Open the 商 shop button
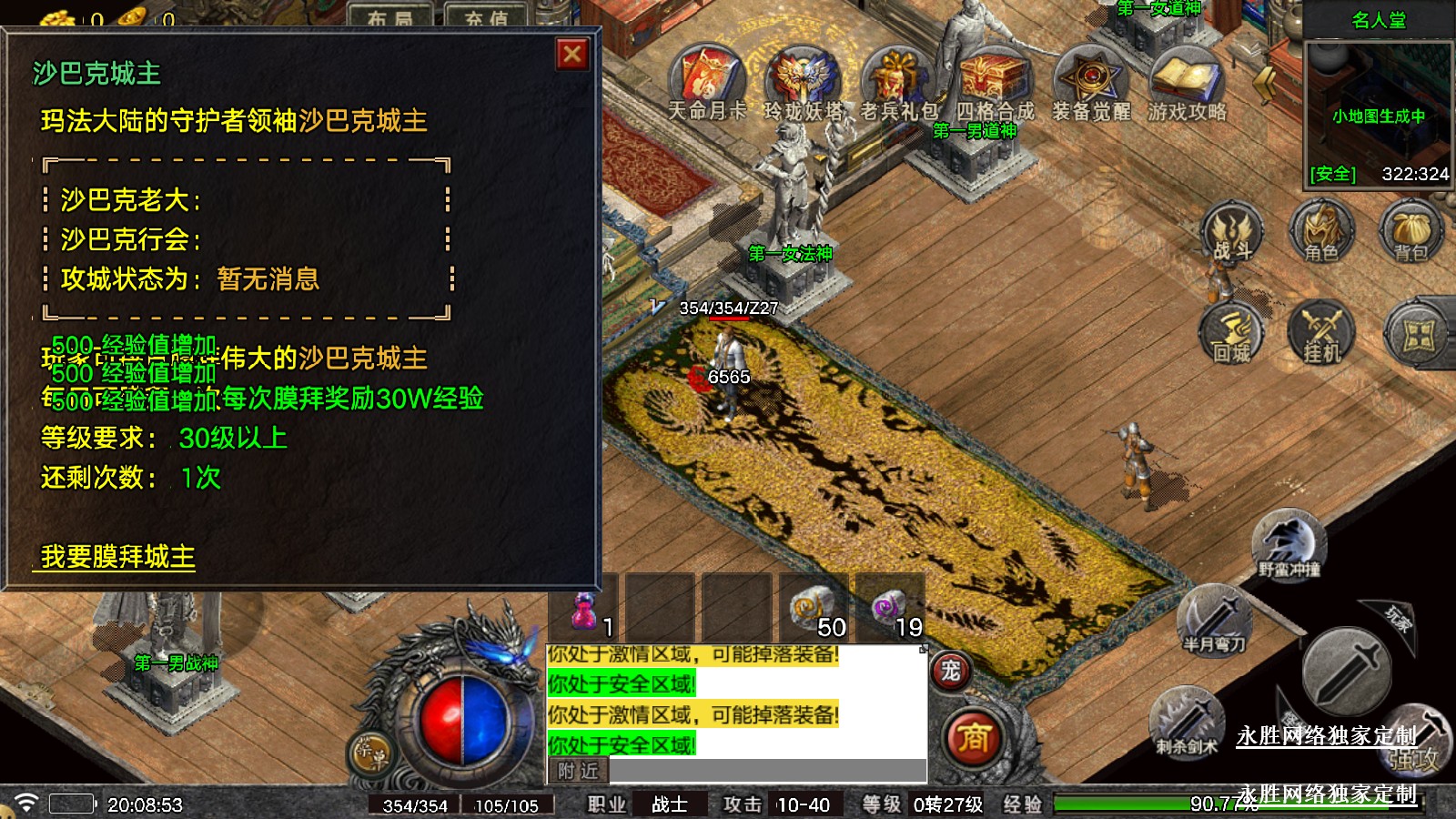The image size is (1456, 819). 973,737
